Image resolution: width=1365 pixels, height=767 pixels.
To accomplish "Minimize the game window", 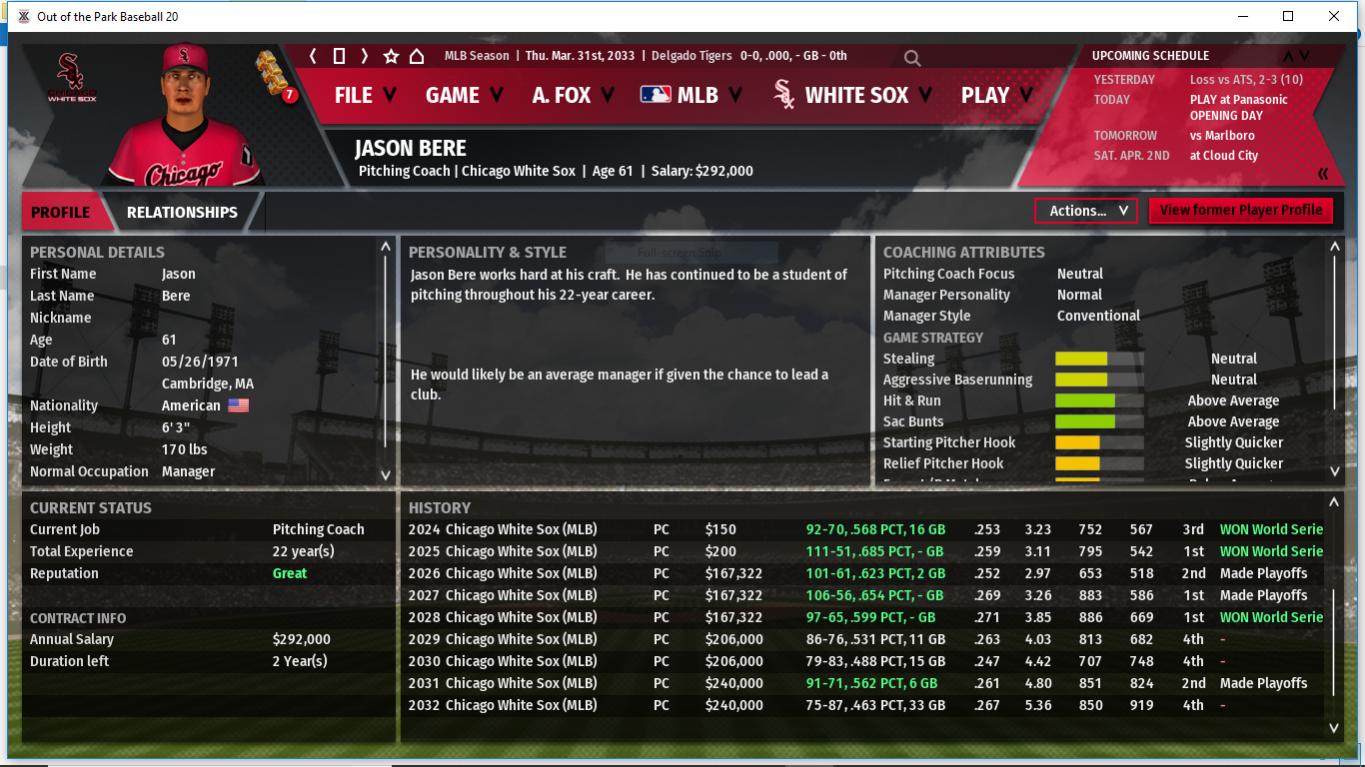I will pos(1243,16).
